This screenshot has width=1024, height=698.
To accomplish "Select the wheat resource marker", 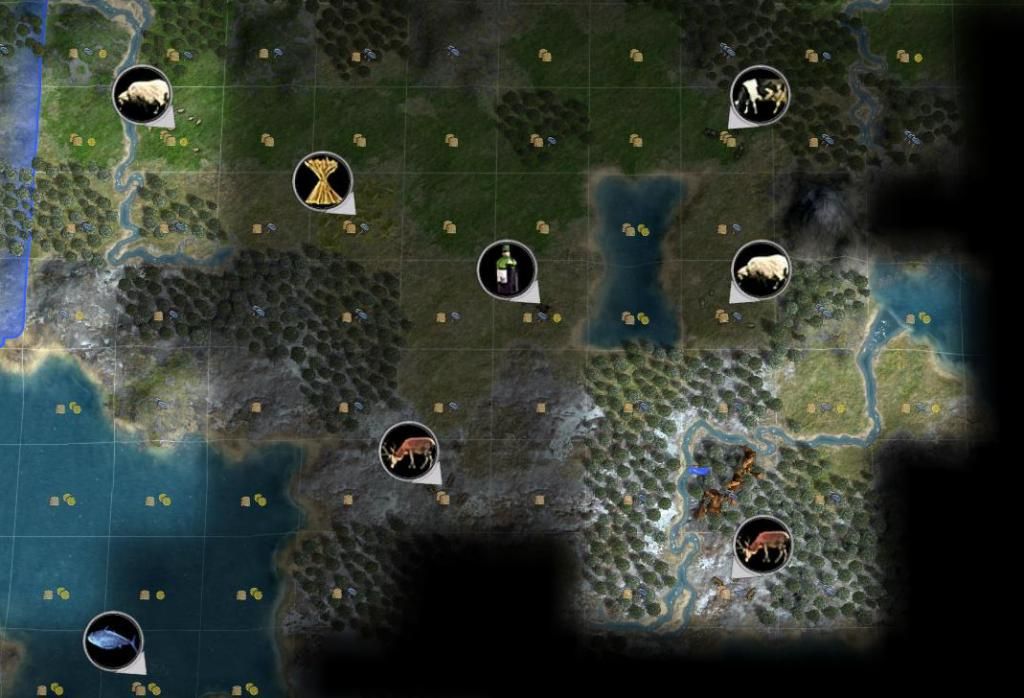I will (322, 181).
